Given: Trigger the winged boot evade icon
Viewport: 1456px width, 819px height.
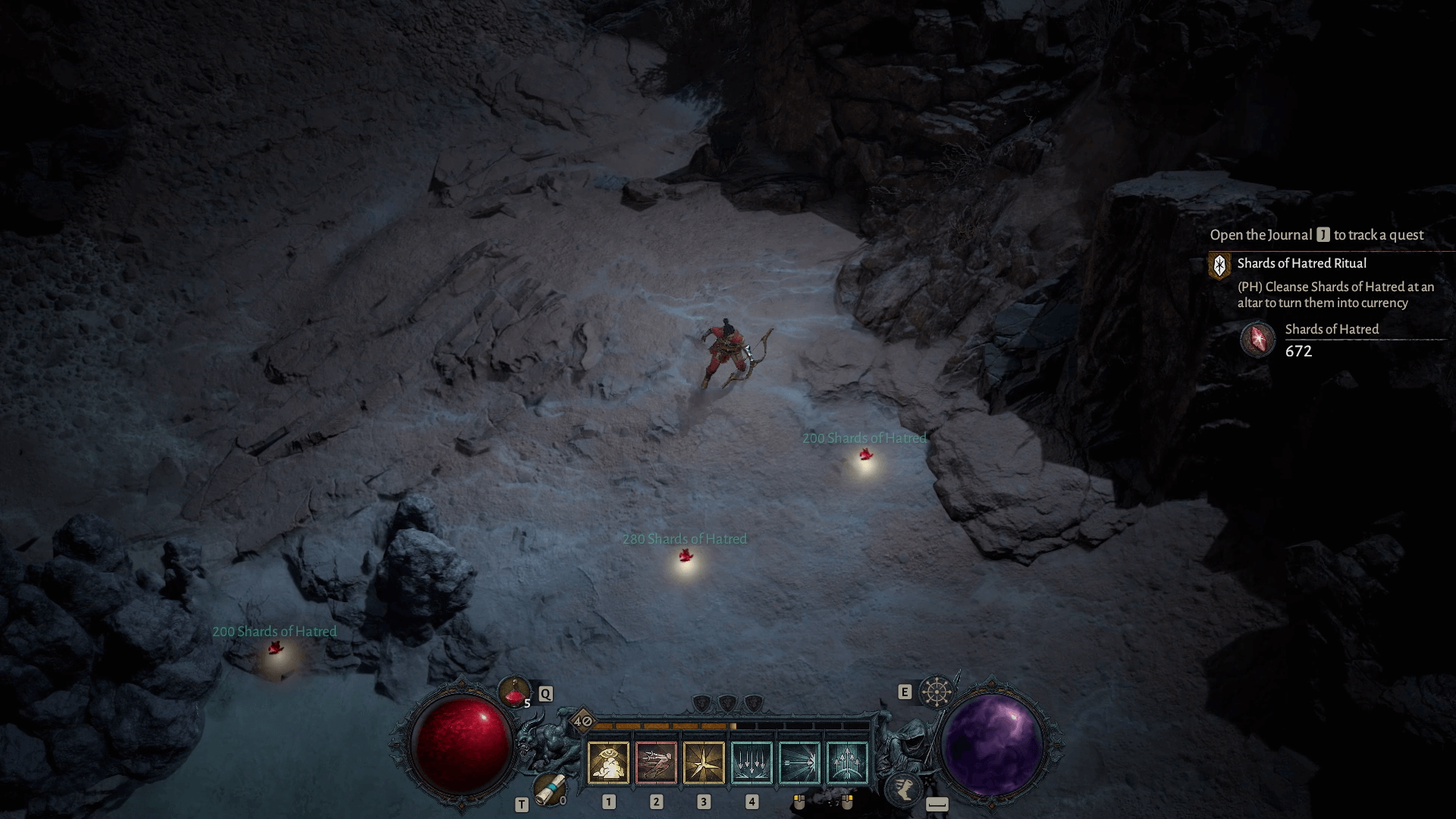Looking at the screenshot, I should [903, 789].
